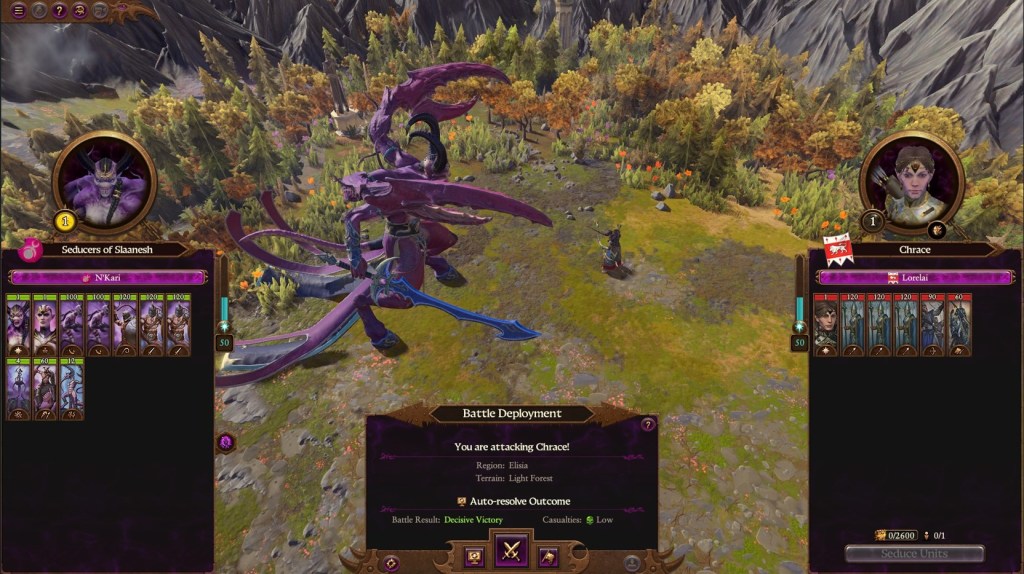Image resolution: width=1024 pixels, height=574 pixels.
Task: Select the 90-strong enemy unit card
Action: pyautogui.click(x=932, y=326)
